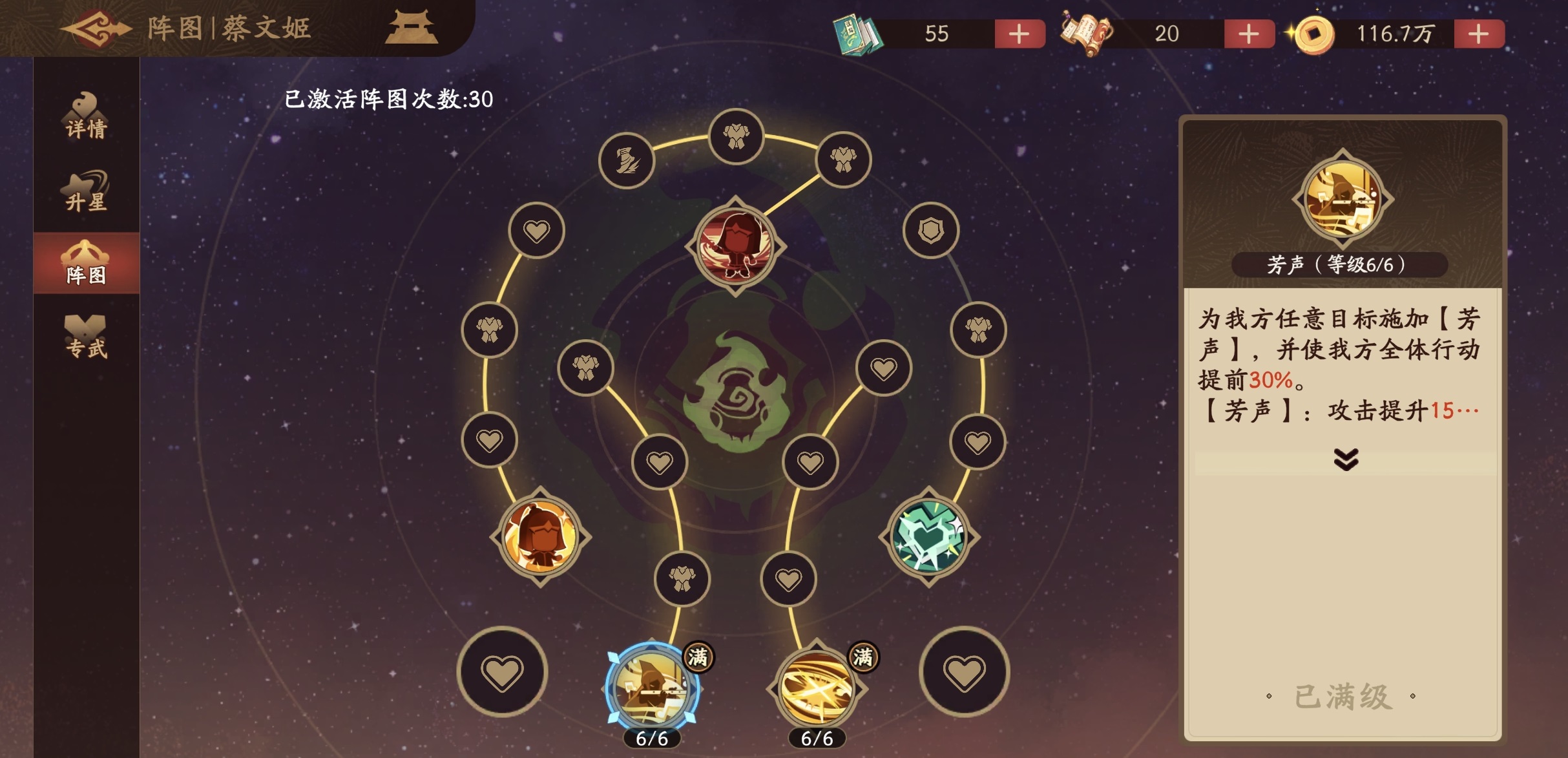Choose the red-haired character node at top
Screen dimensions: 1568x758
click(x=736, y=246)
